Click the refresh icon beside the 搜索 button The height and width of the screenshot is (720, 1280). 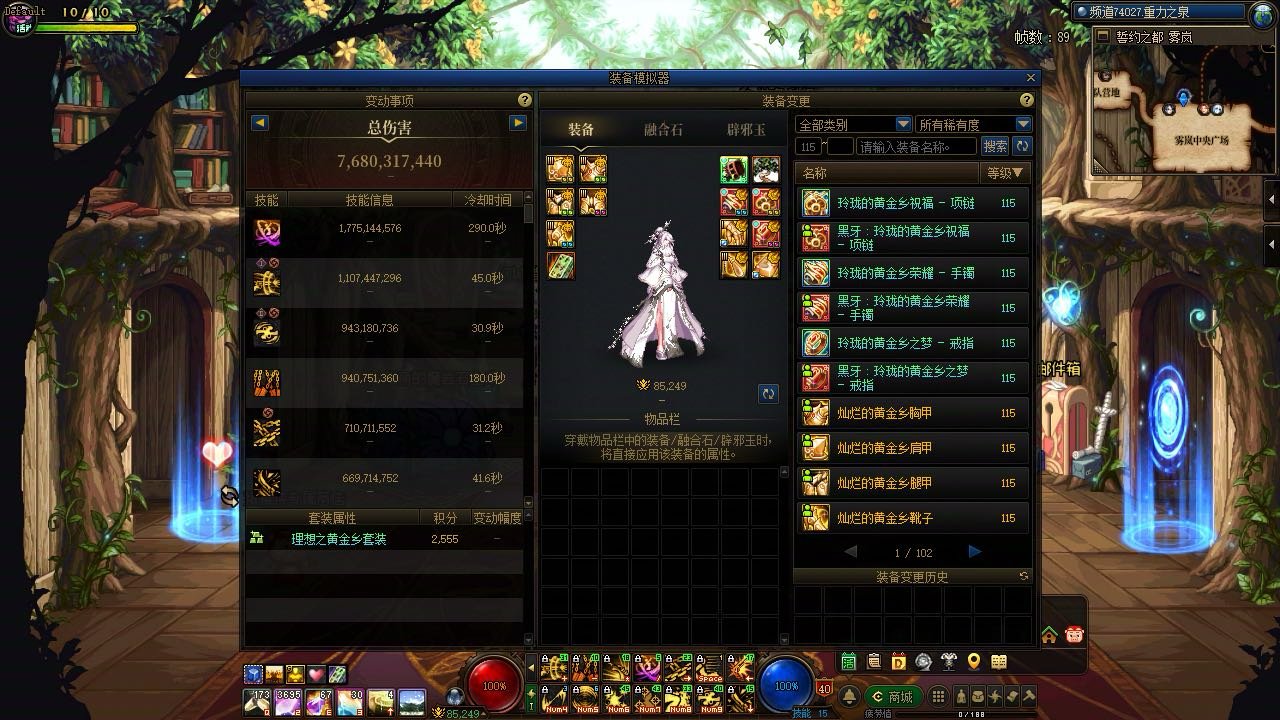(1022, 145)
